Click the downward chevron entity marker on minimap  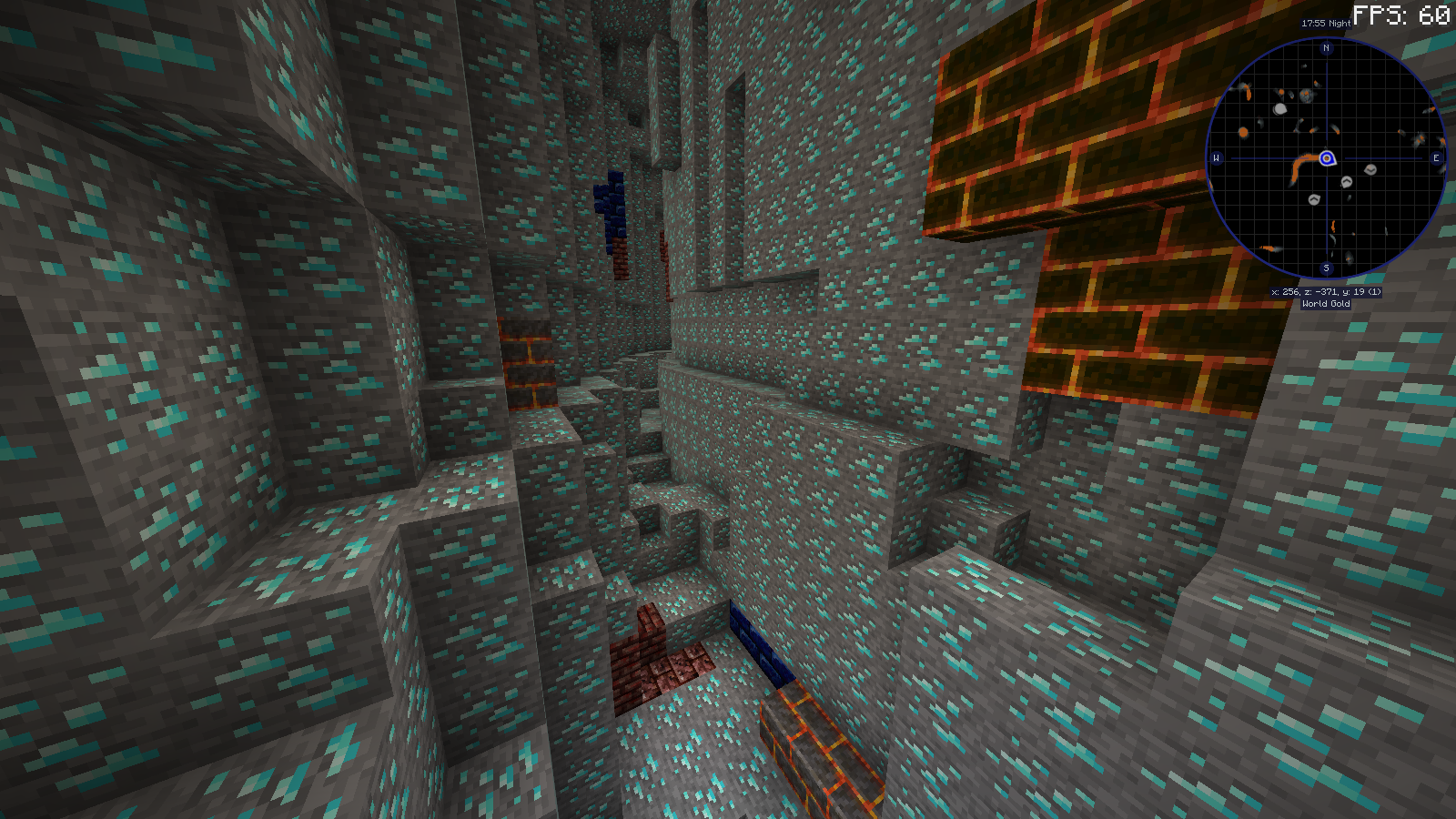1370,171
